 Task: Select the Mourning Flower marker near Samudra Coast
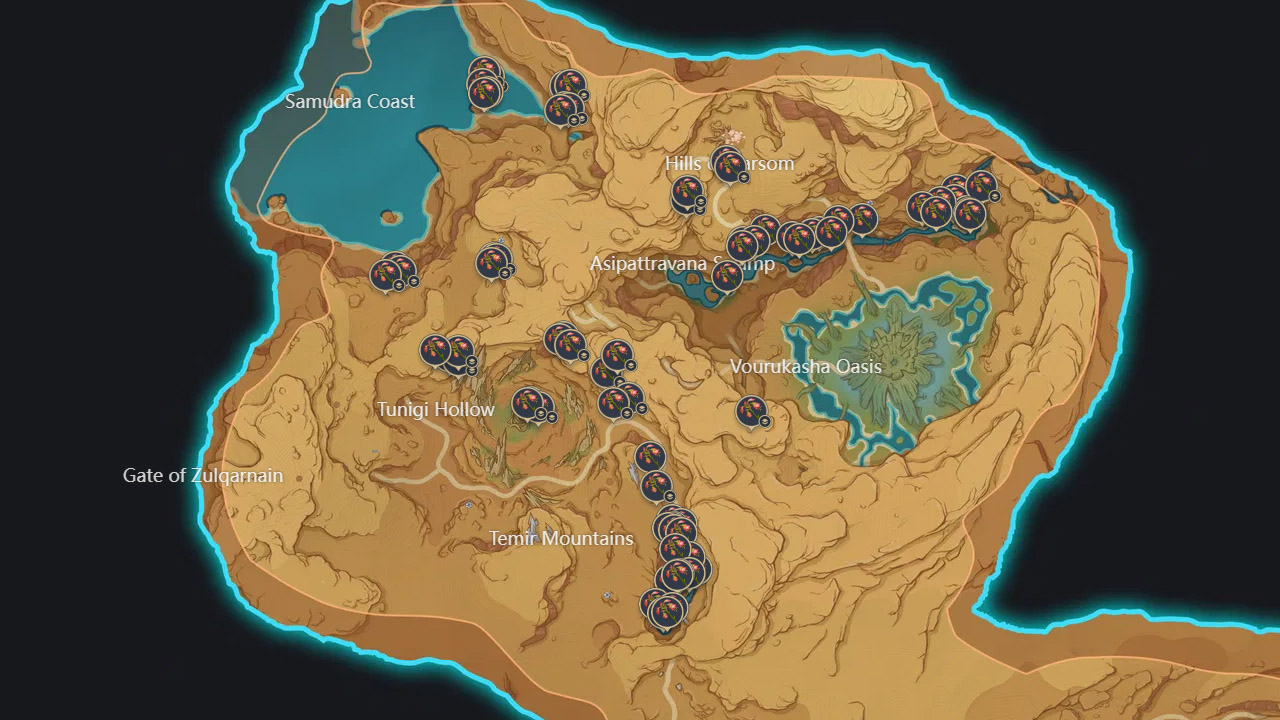[487, 90]
